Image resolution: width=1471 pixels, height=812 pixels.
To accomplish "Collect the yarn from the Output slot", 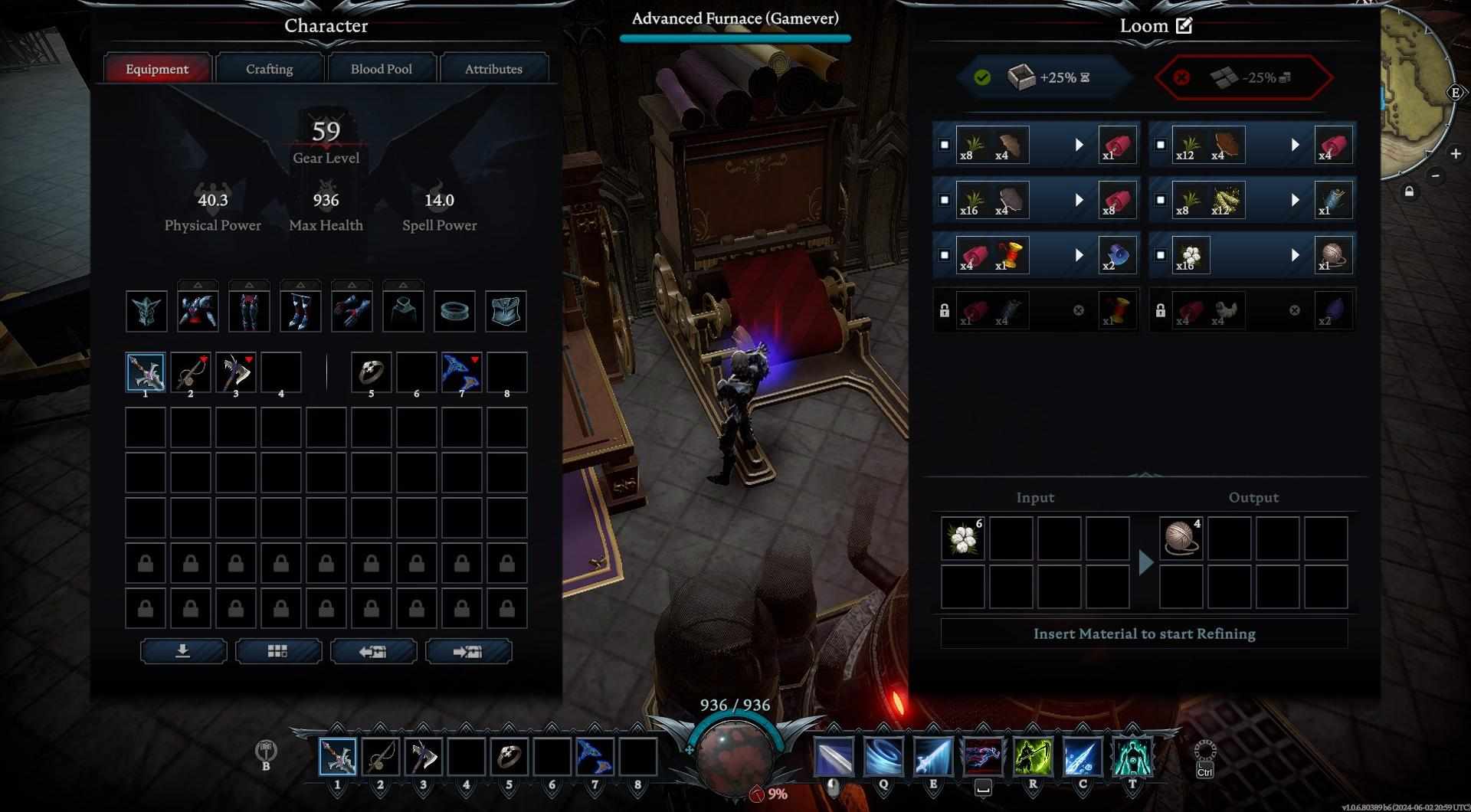I will [x=1180, y=538].
